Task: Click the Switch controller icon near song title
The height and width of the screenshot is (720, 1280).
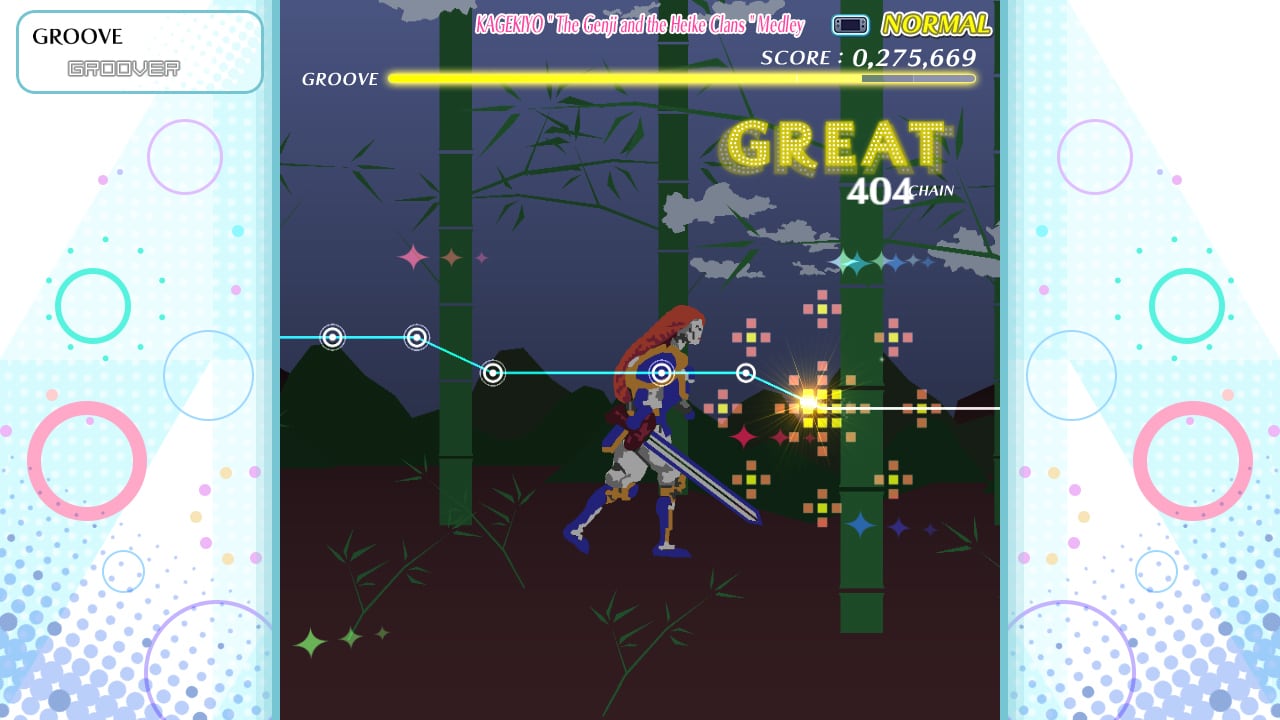Action: click(849, 25)
